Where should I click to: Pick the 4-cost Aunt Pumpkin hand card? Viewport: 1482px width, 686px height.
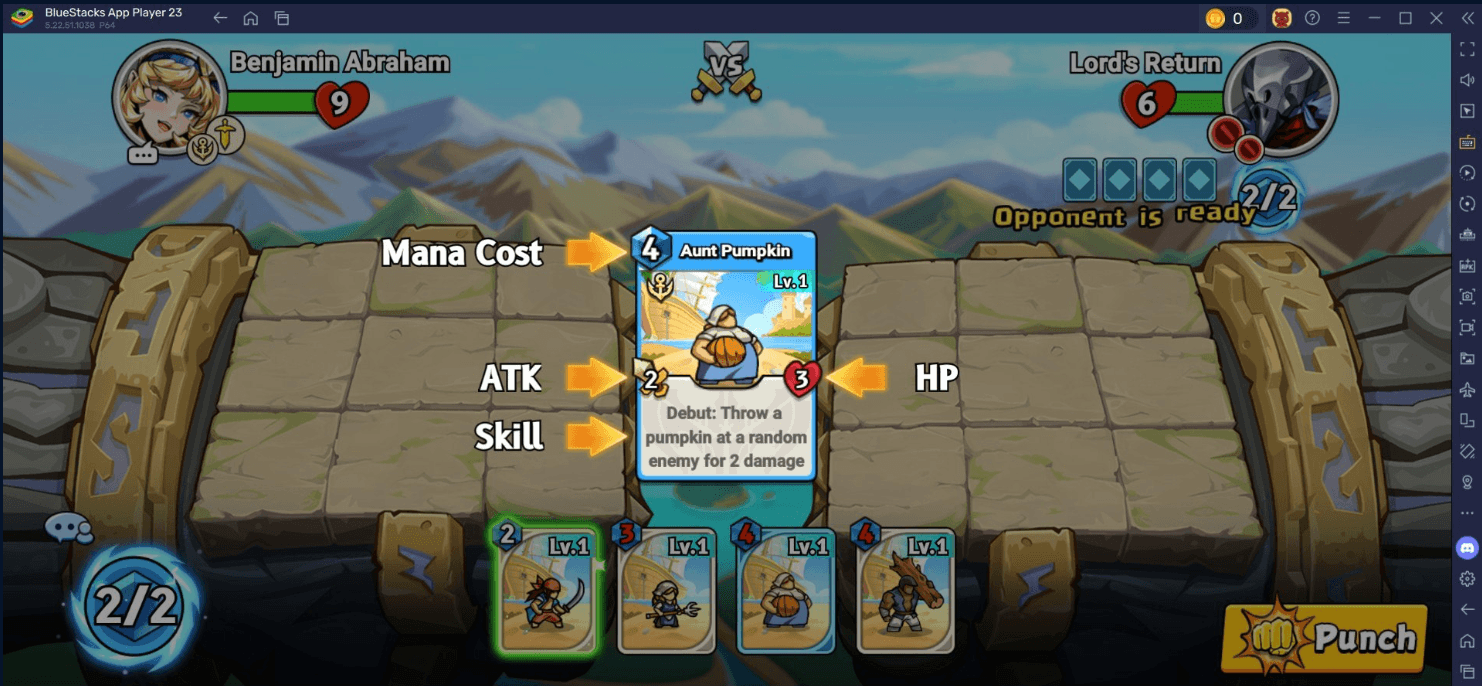[786, 592]
